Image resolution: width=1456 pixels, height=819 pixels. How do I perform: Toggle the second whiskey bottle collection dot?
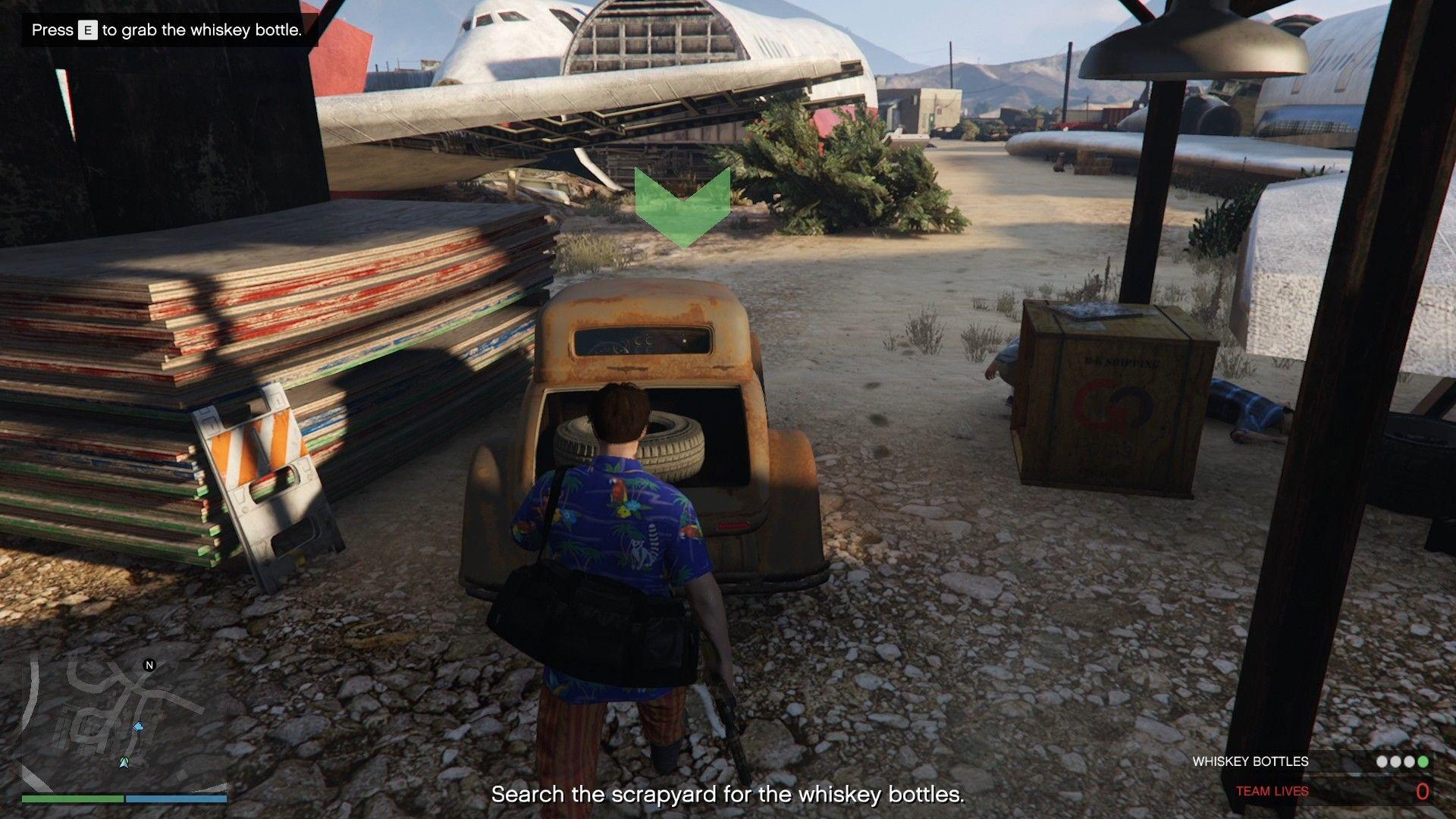(x=1395, y=761)
